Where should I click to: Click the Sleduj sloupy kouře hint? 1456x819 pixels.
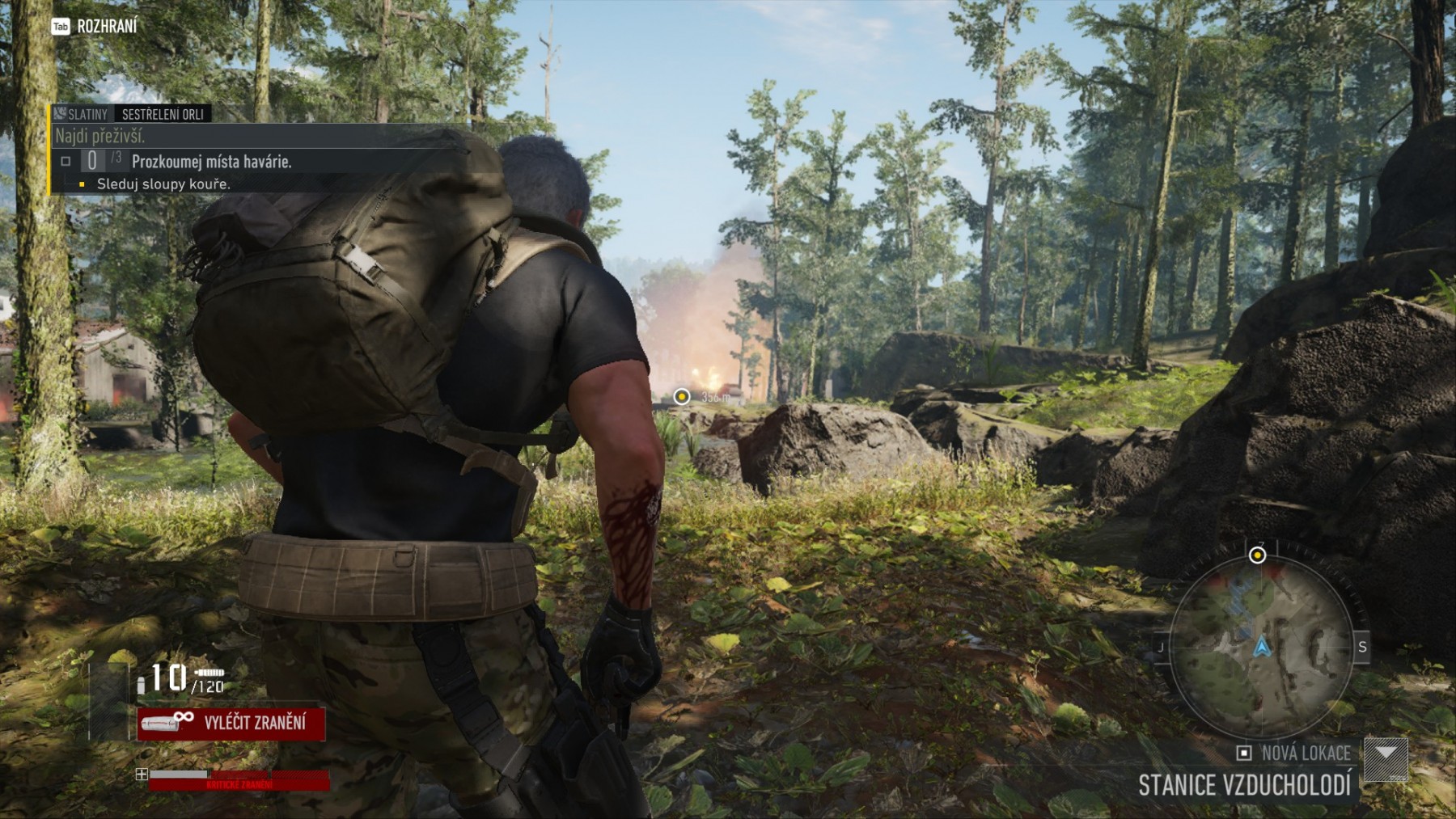[x=163, y=184]
